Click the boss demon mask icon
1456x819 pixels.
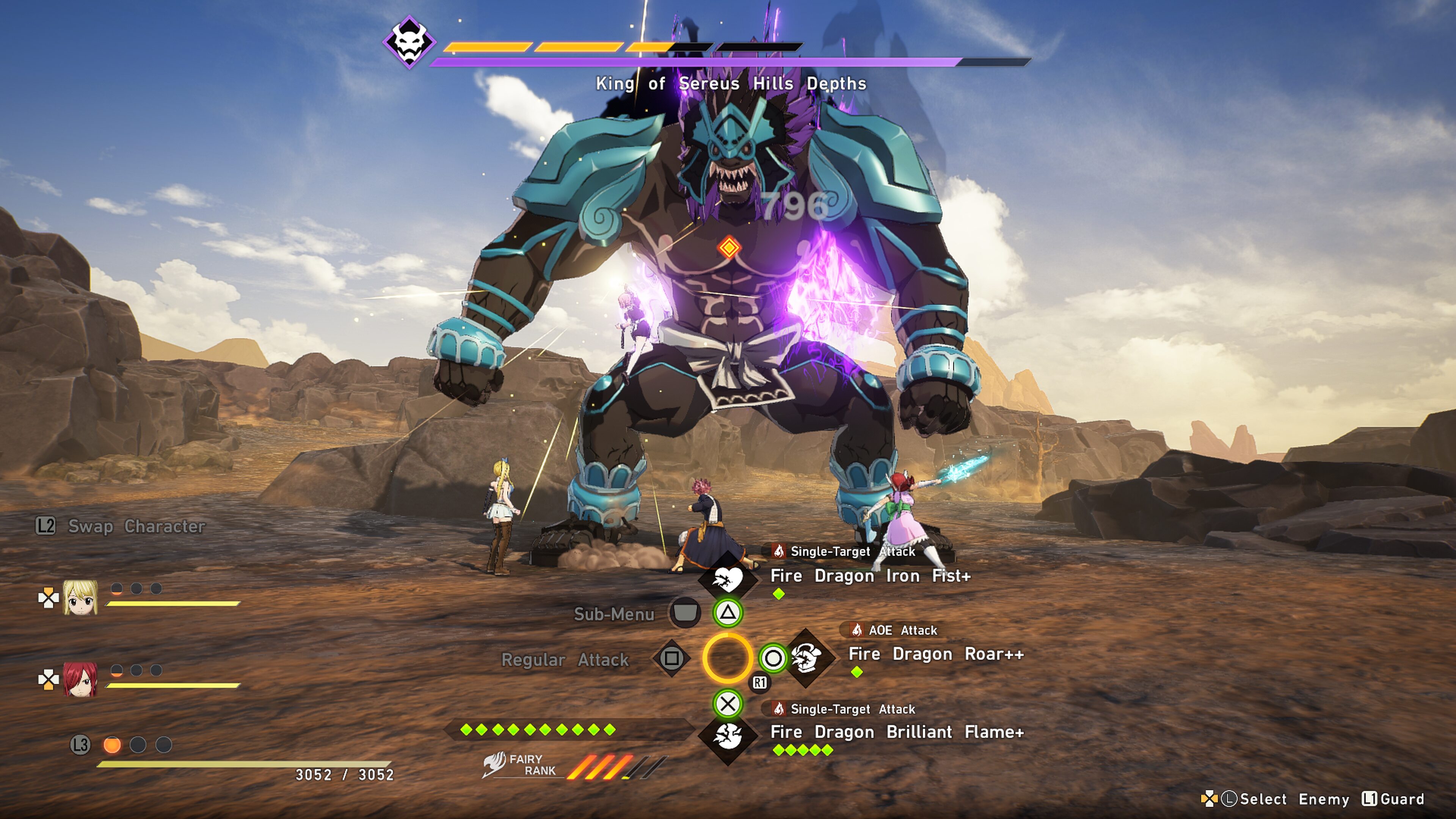click(x=409, y=42)
